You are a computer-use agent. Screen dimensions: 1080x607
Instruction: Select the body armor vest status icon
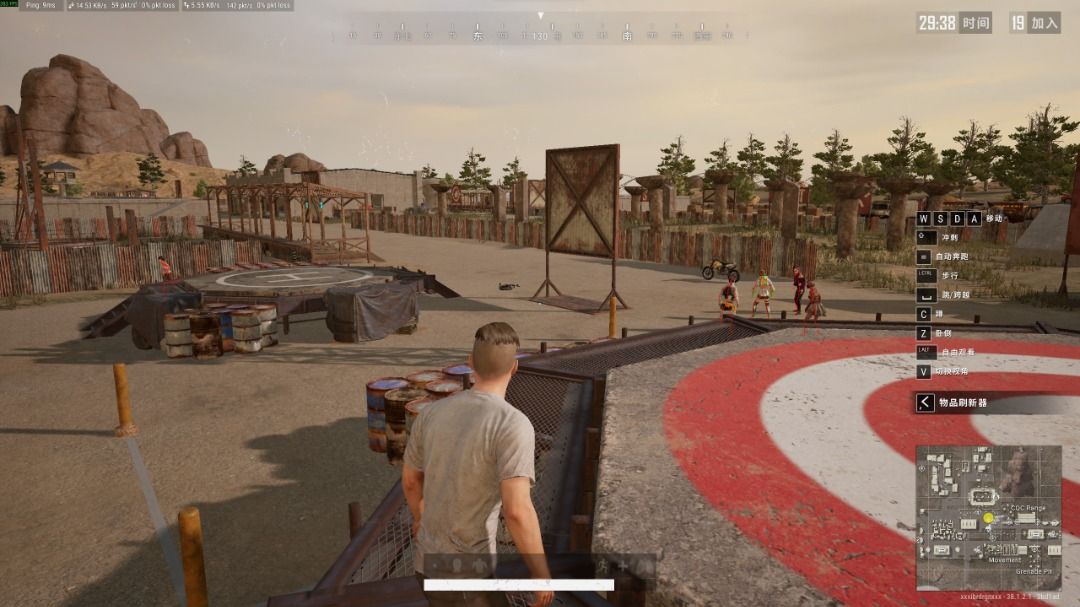pyautogui.click(x=481, y=565)
